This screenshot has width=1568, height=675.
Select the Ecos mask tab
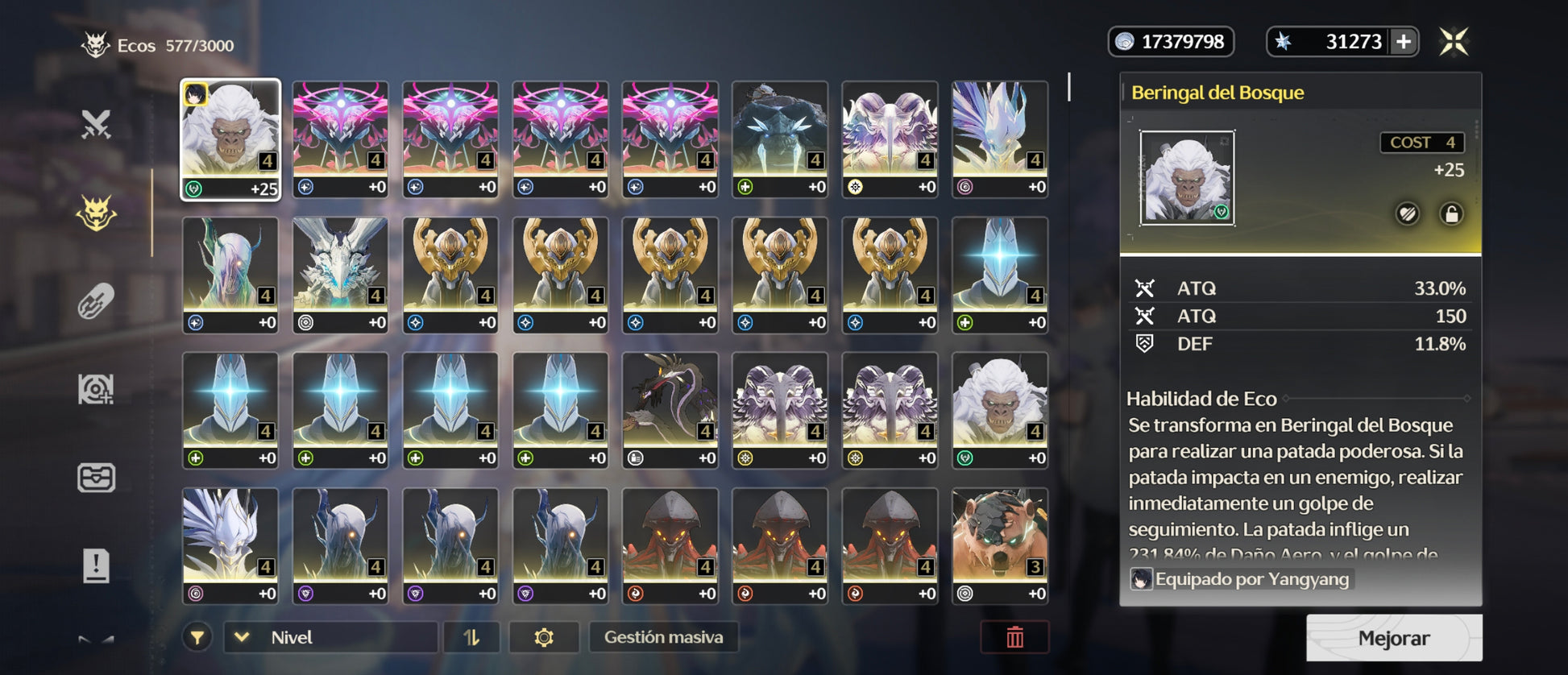(x=96, y=213)
